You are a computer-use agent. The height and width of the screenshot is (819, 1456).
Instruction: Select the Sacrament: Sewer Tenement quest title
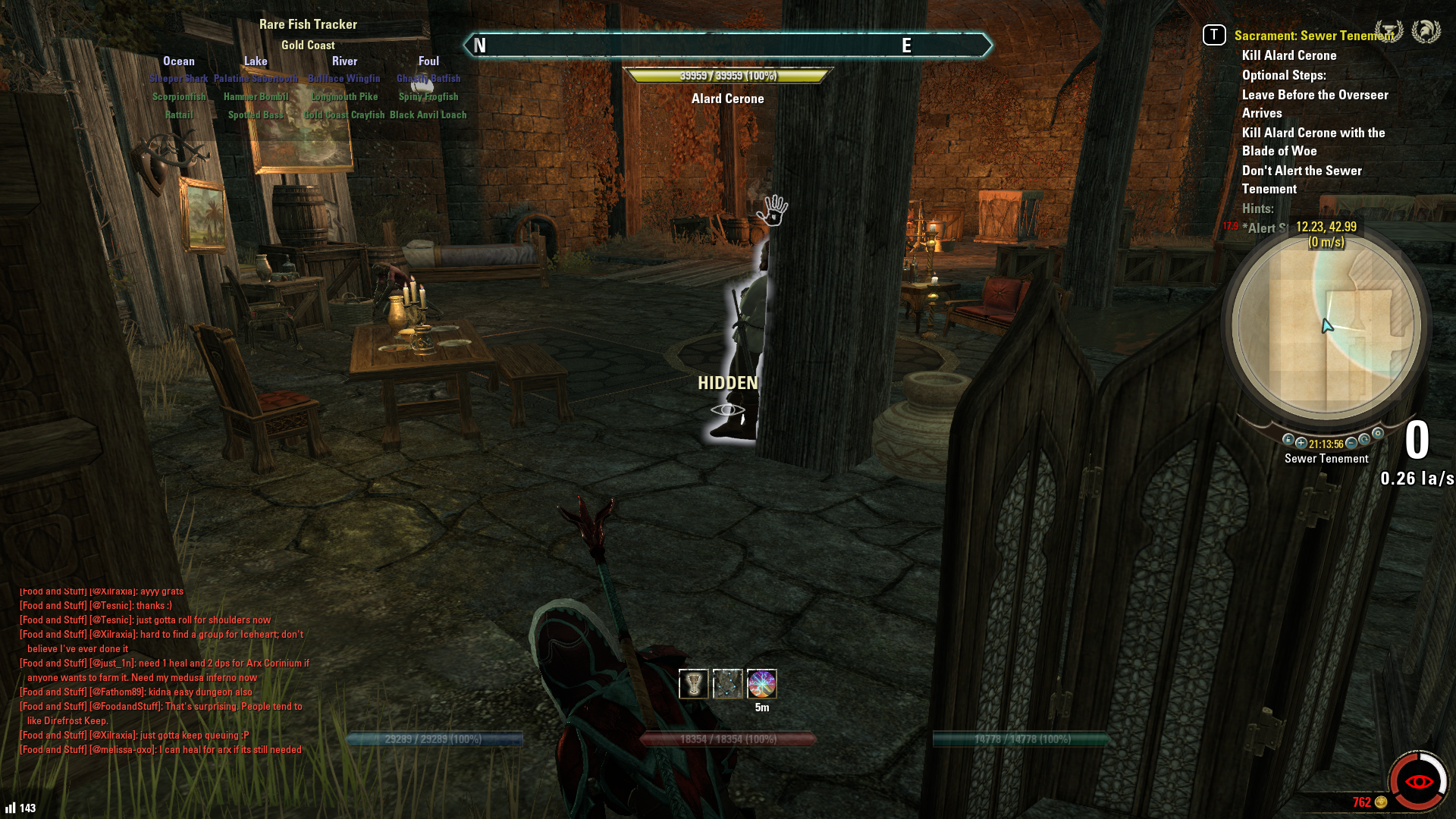coord(1313,36)
